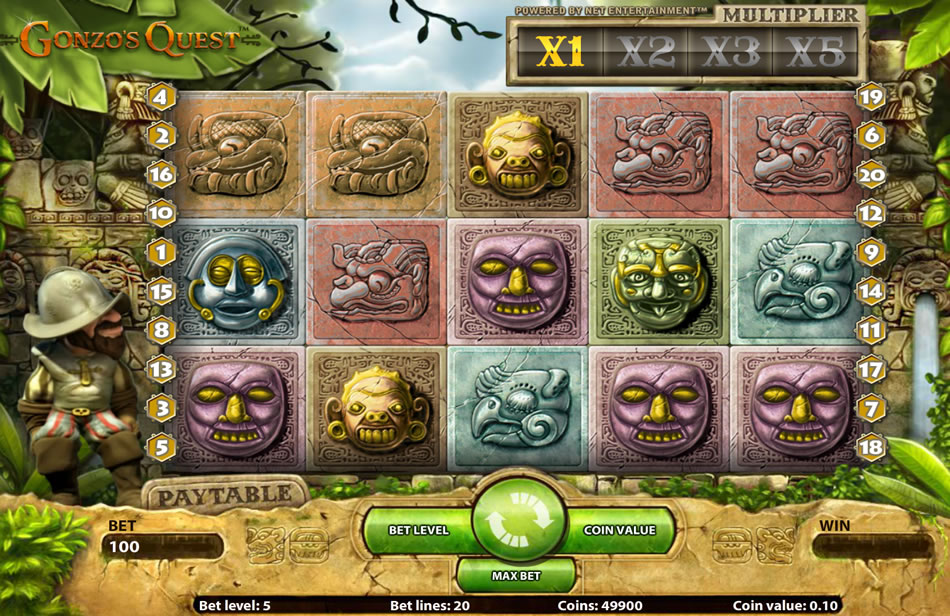Select Max Bet
This screenshot has height=616, width=950.
tap(516, 576)
